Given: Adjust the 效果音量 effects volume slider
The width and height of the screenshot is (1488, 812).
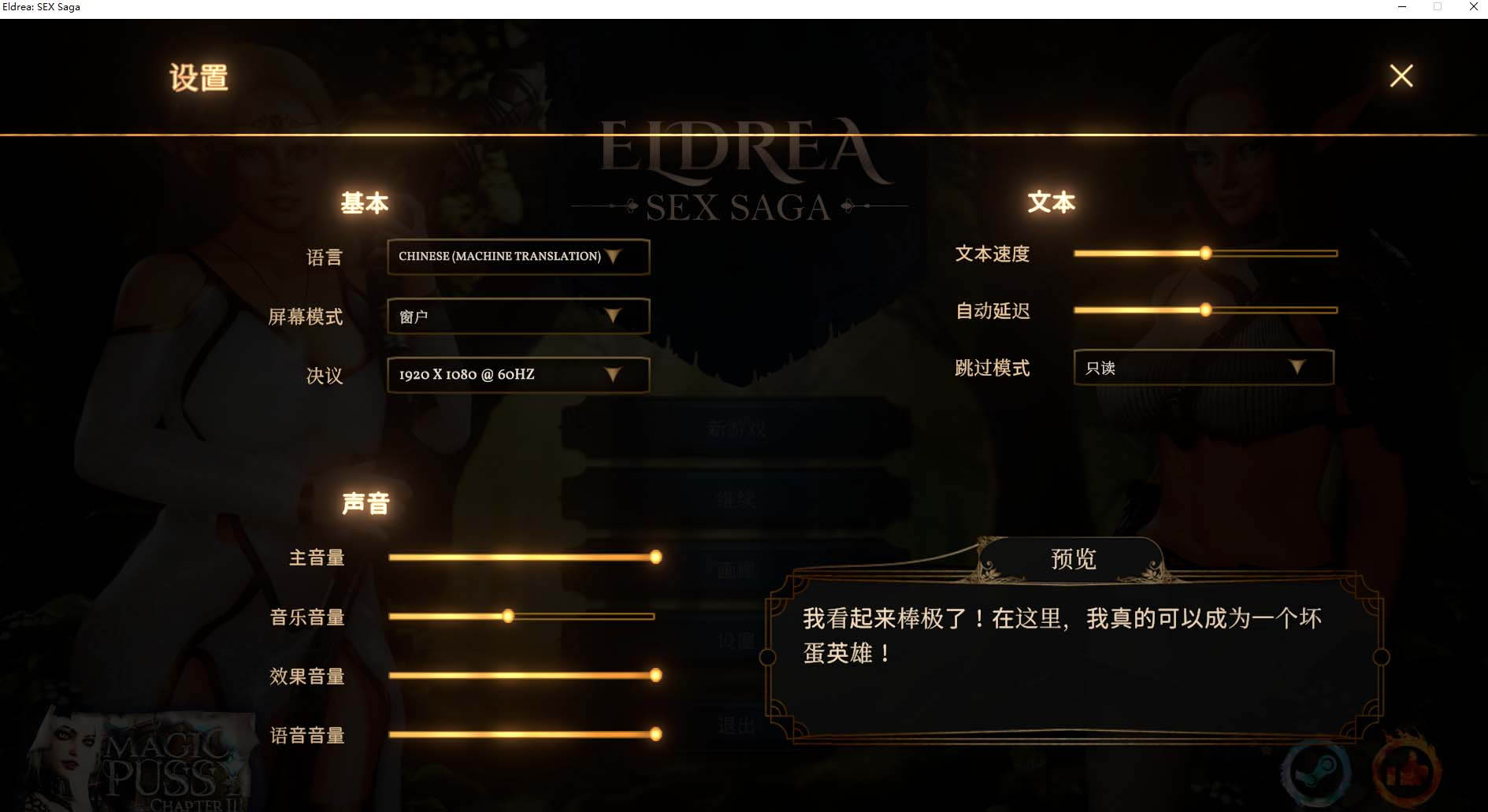Looking at the screenshot, I should (656, 675).
